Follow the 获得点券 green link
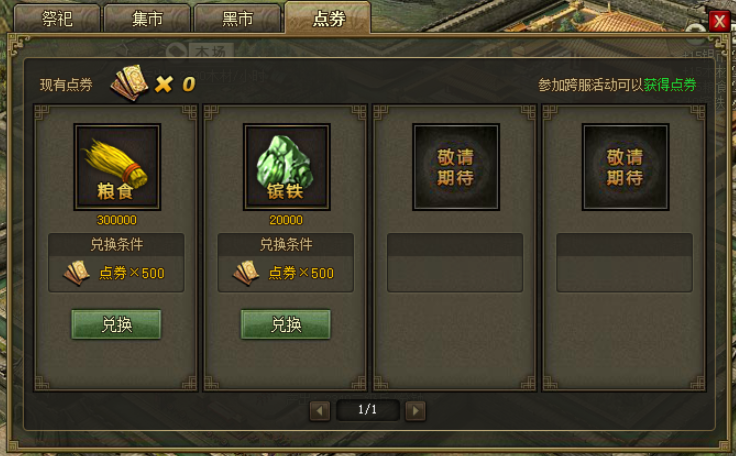This screenshot has width=736, height=456. [x=670, y=85]
